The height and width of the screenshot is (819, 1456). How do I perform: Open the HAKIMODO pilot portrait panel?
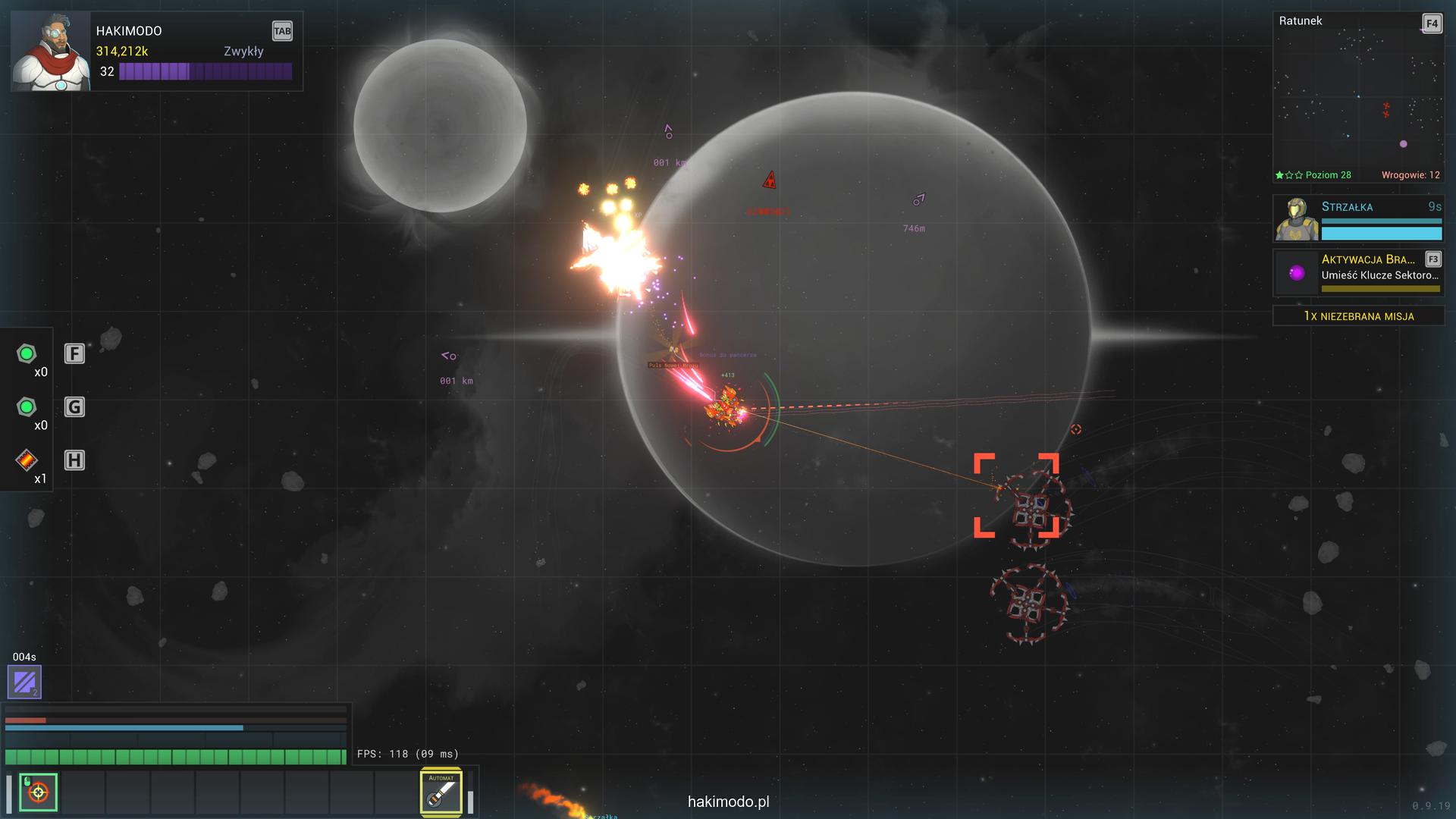point(50,52)
